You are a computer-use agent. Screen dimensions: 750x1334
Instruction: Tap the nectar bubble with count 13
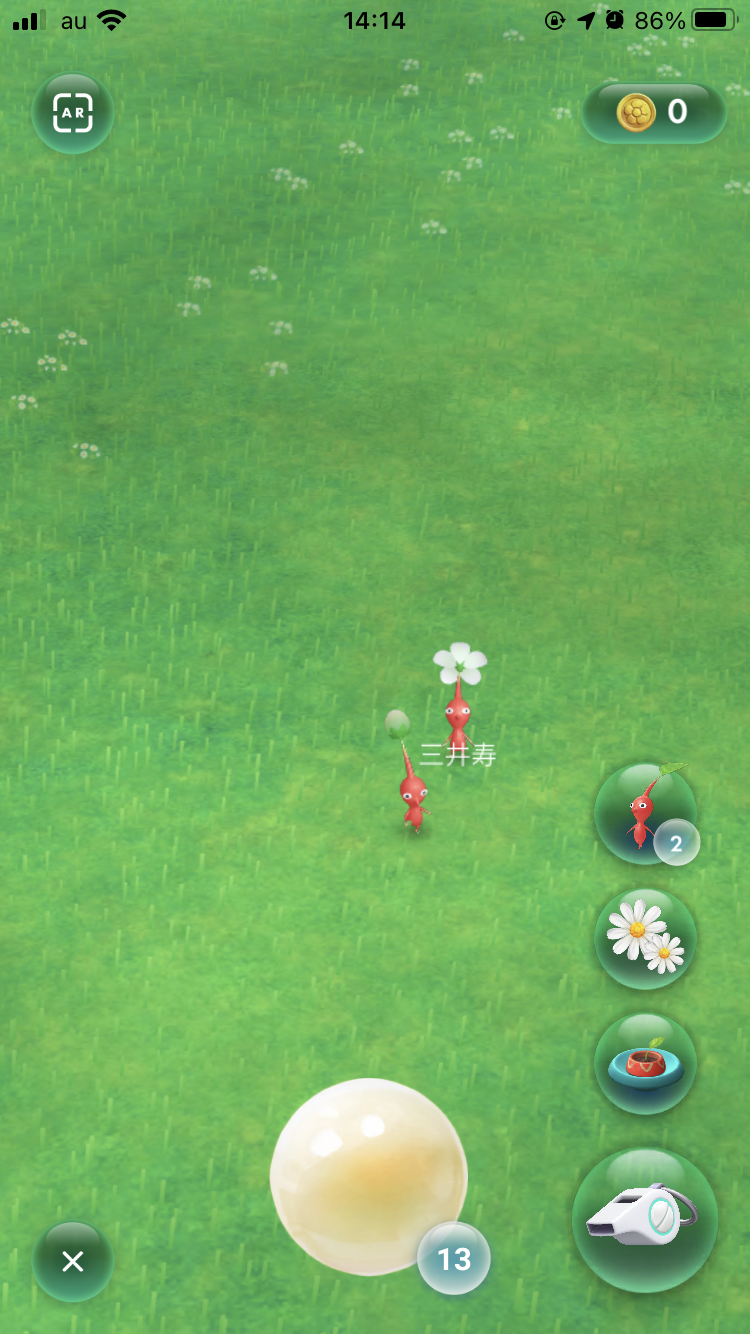pos(369,1176)
